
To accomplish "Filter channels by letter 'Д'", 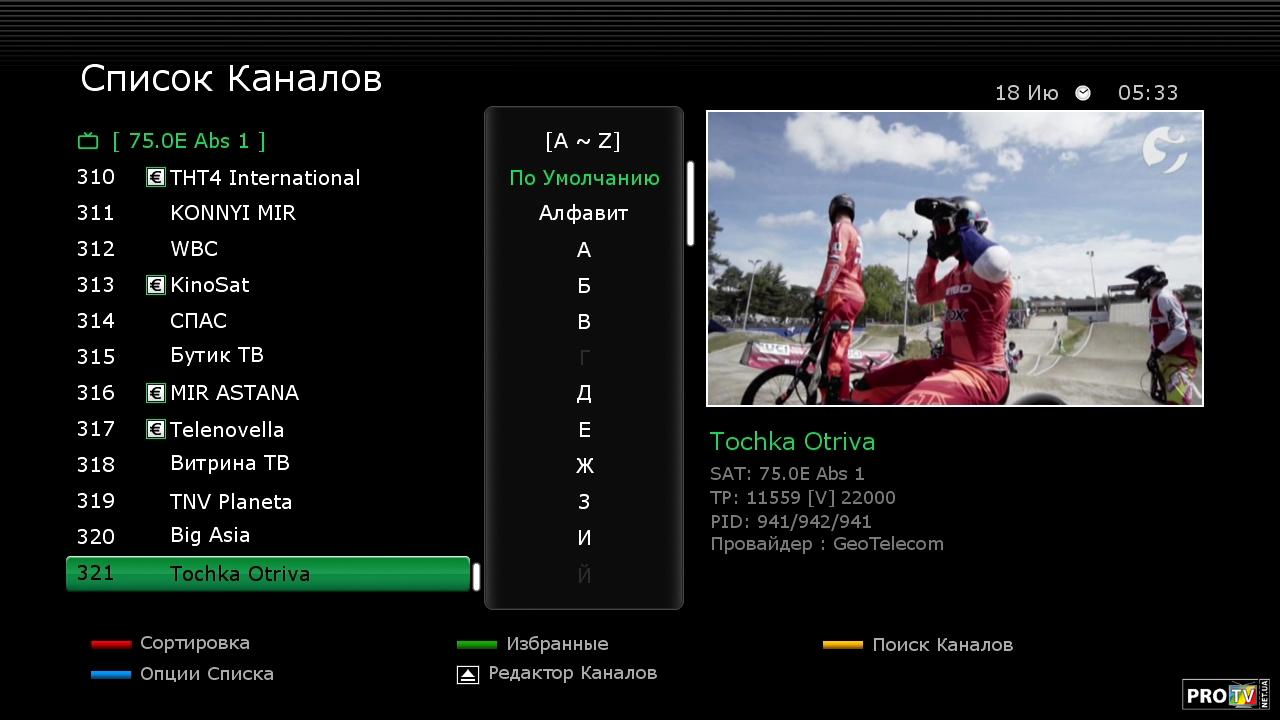I will point(584,394).
